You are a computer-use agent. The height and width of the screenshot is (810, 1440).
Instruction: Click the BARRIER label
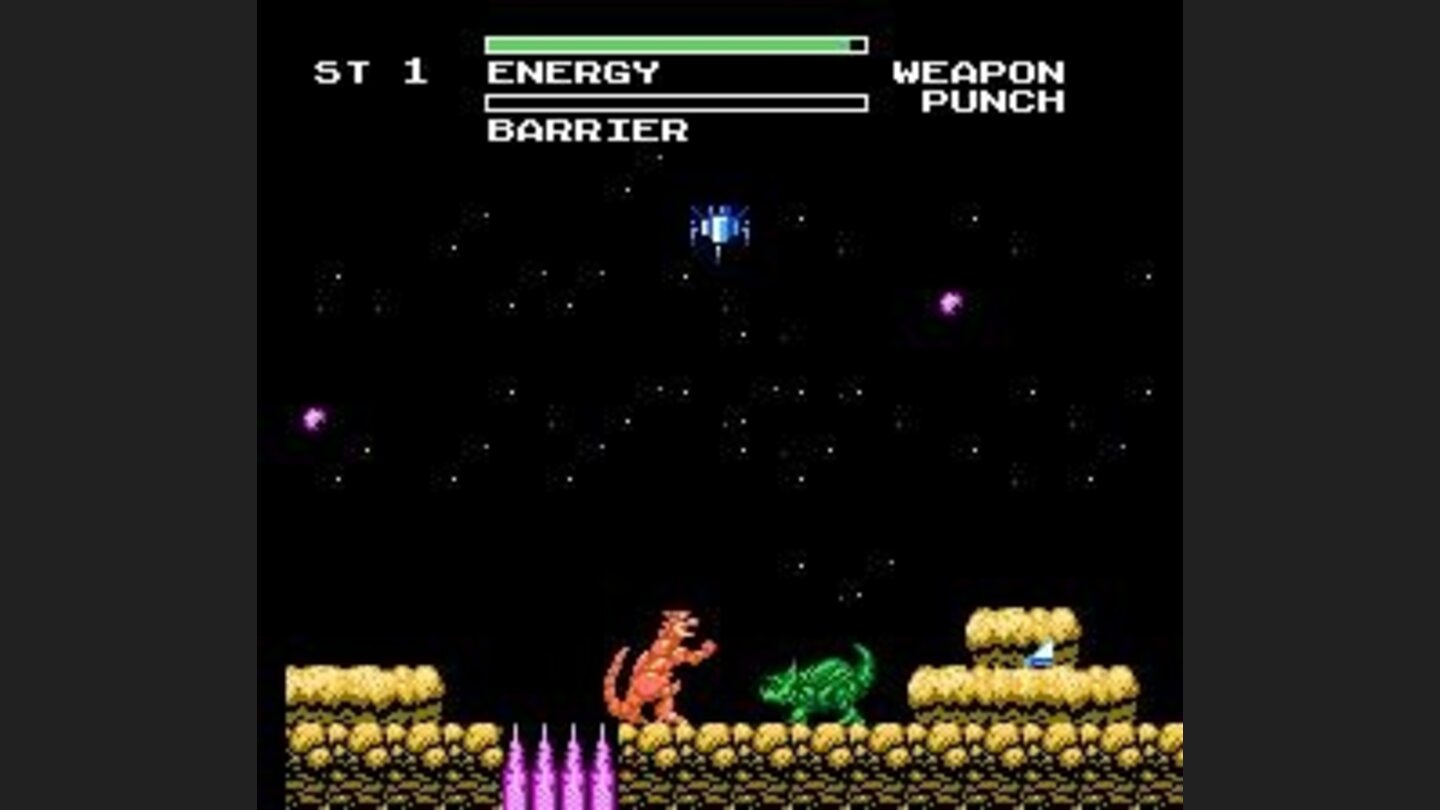[x=586, y=130]
